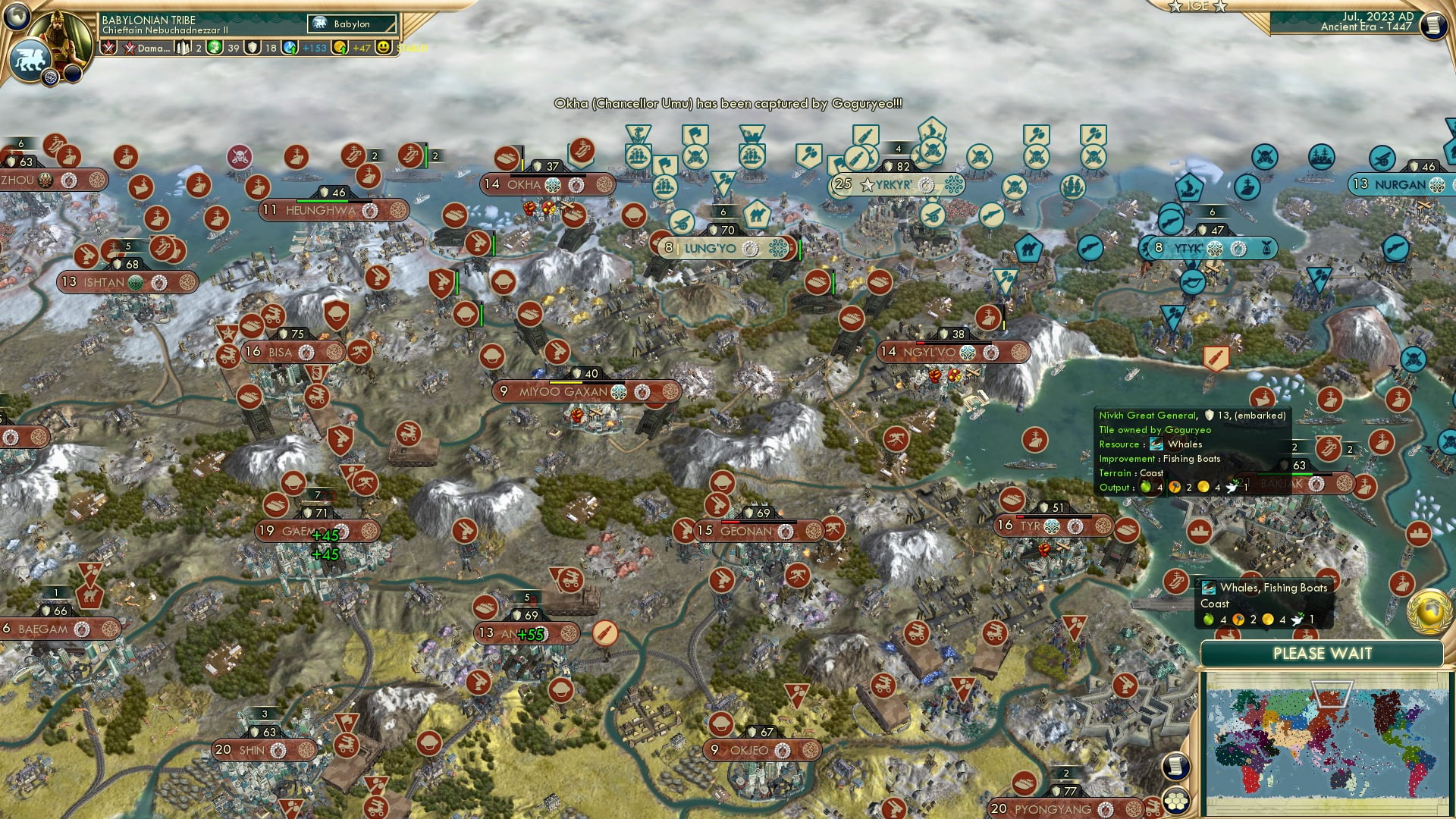Click the PLEASE WAIT turn button
This screenshot has height=819, width=1456.
pos(1322,654)
